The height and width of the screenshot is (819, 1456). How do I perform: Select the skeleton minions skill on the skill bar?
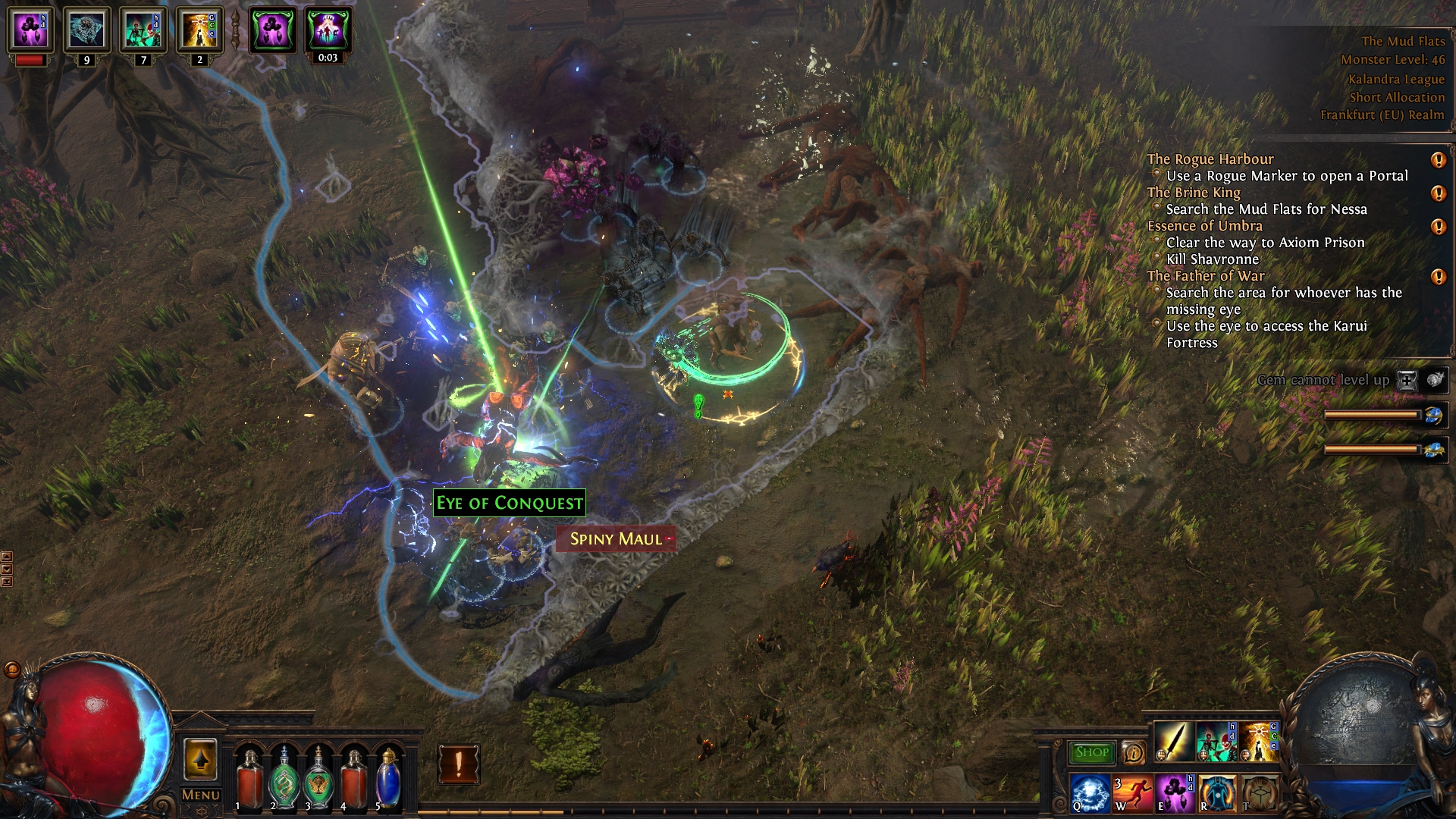coord(1216,742)
